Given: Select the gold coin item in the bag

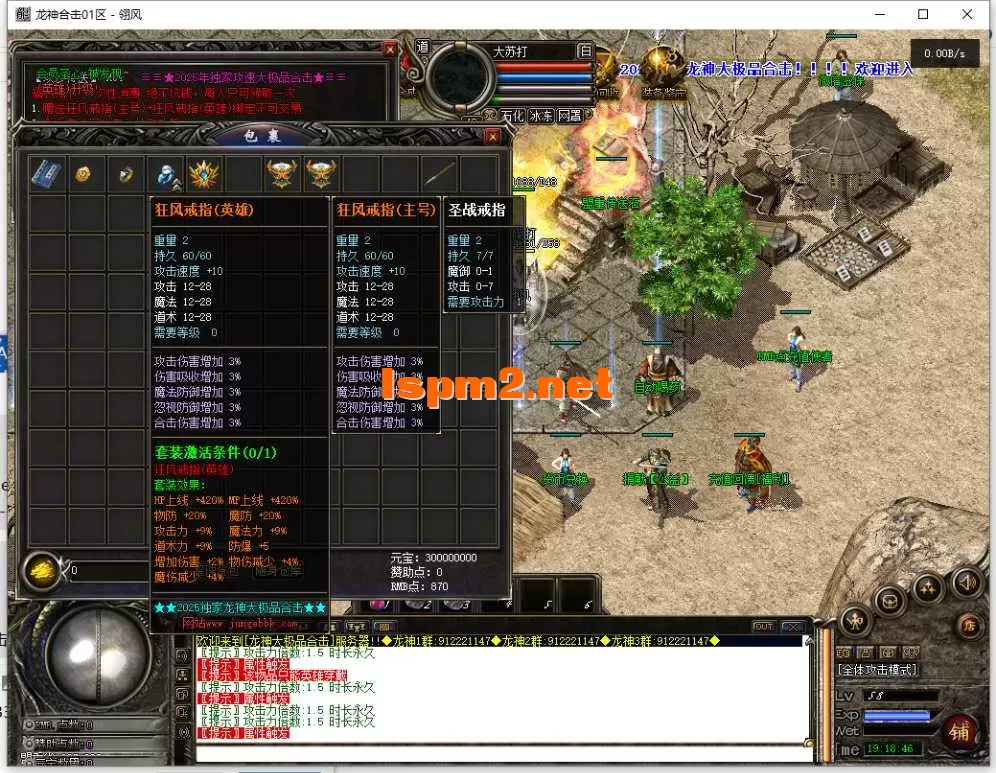Looking at the screenshot, I should [84, 174].
